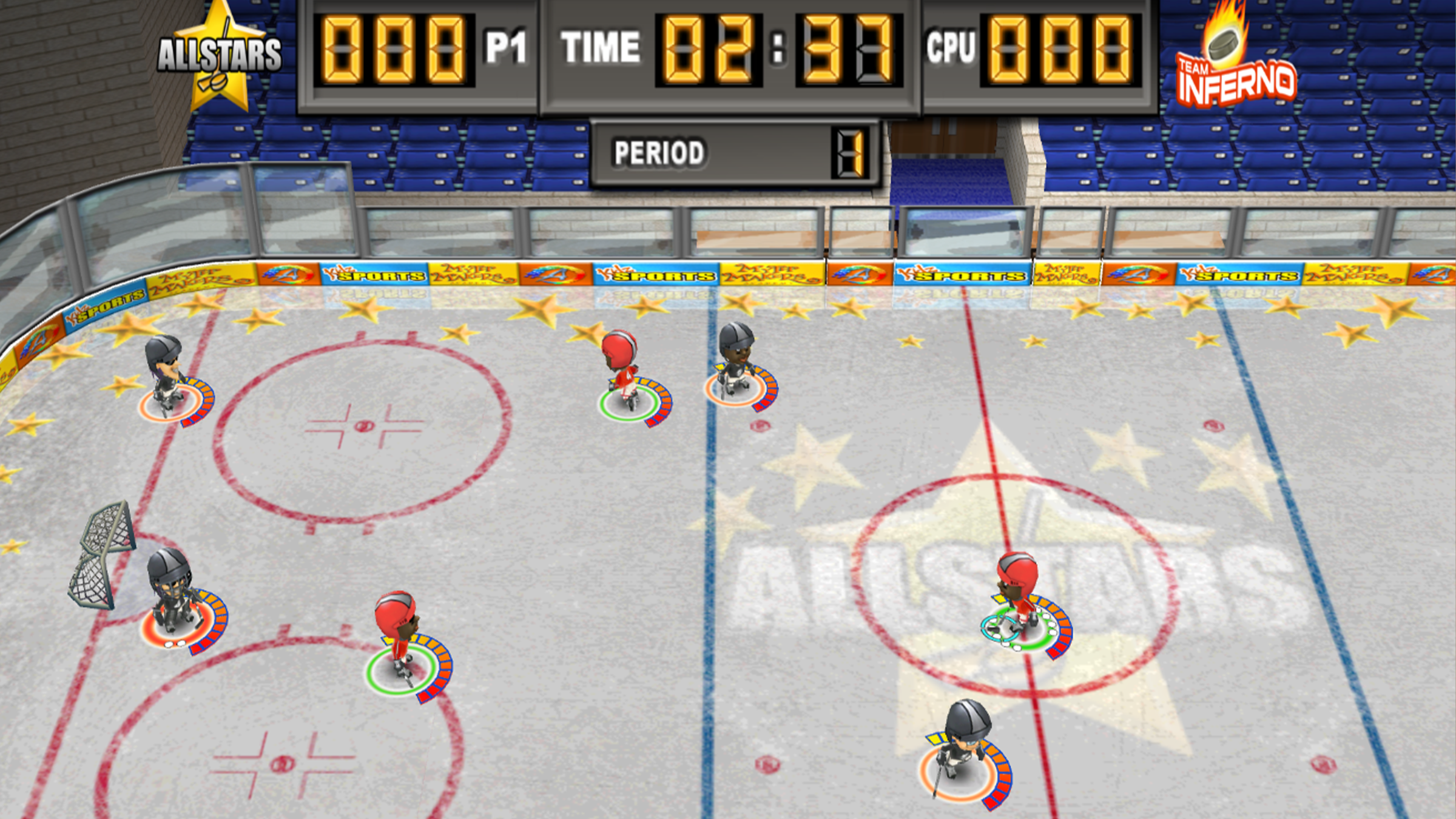Click the Allstars team logo

pos(220,58)
